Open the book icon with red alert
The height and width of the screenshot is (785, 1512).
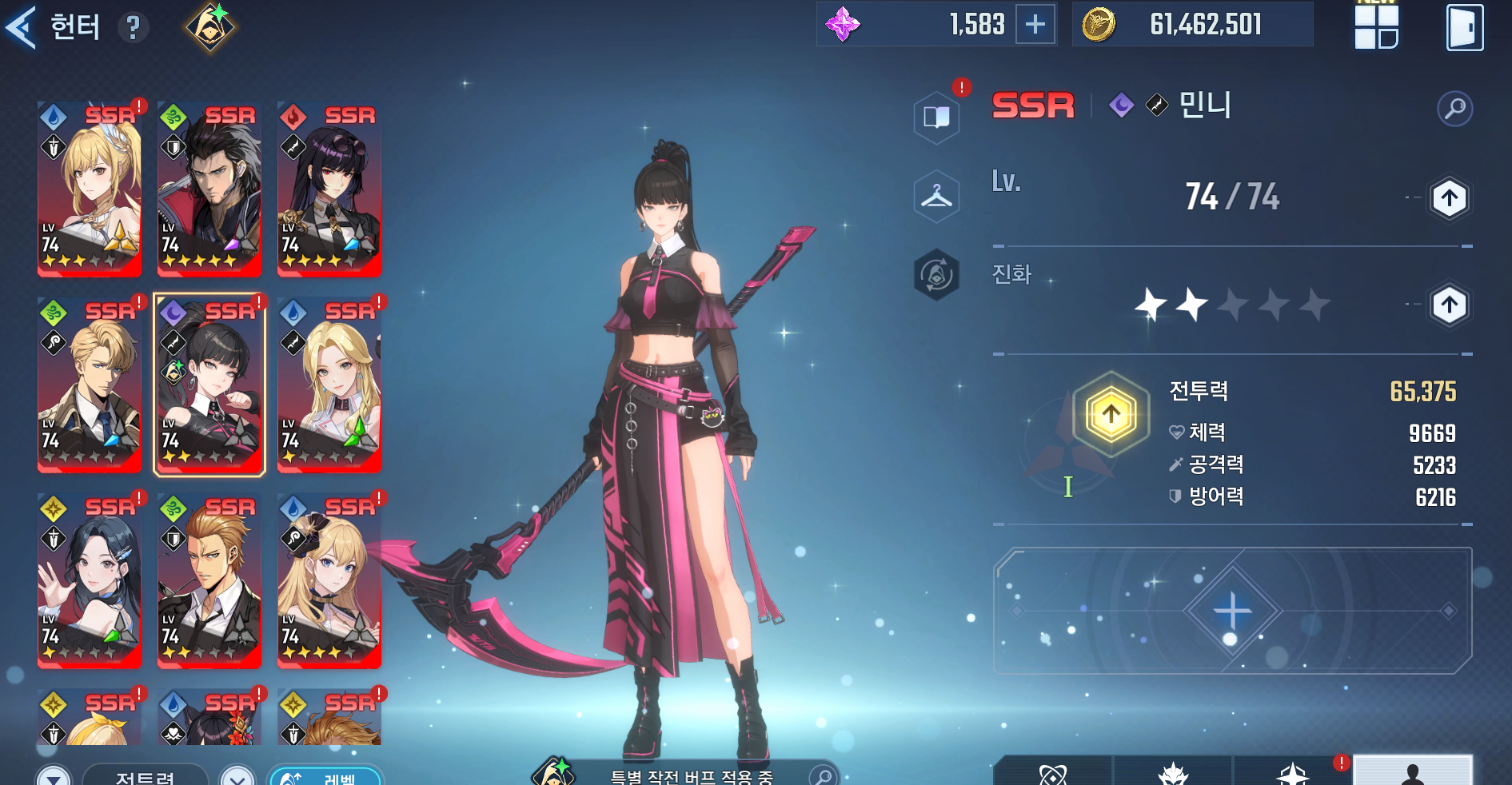[936, 118]
